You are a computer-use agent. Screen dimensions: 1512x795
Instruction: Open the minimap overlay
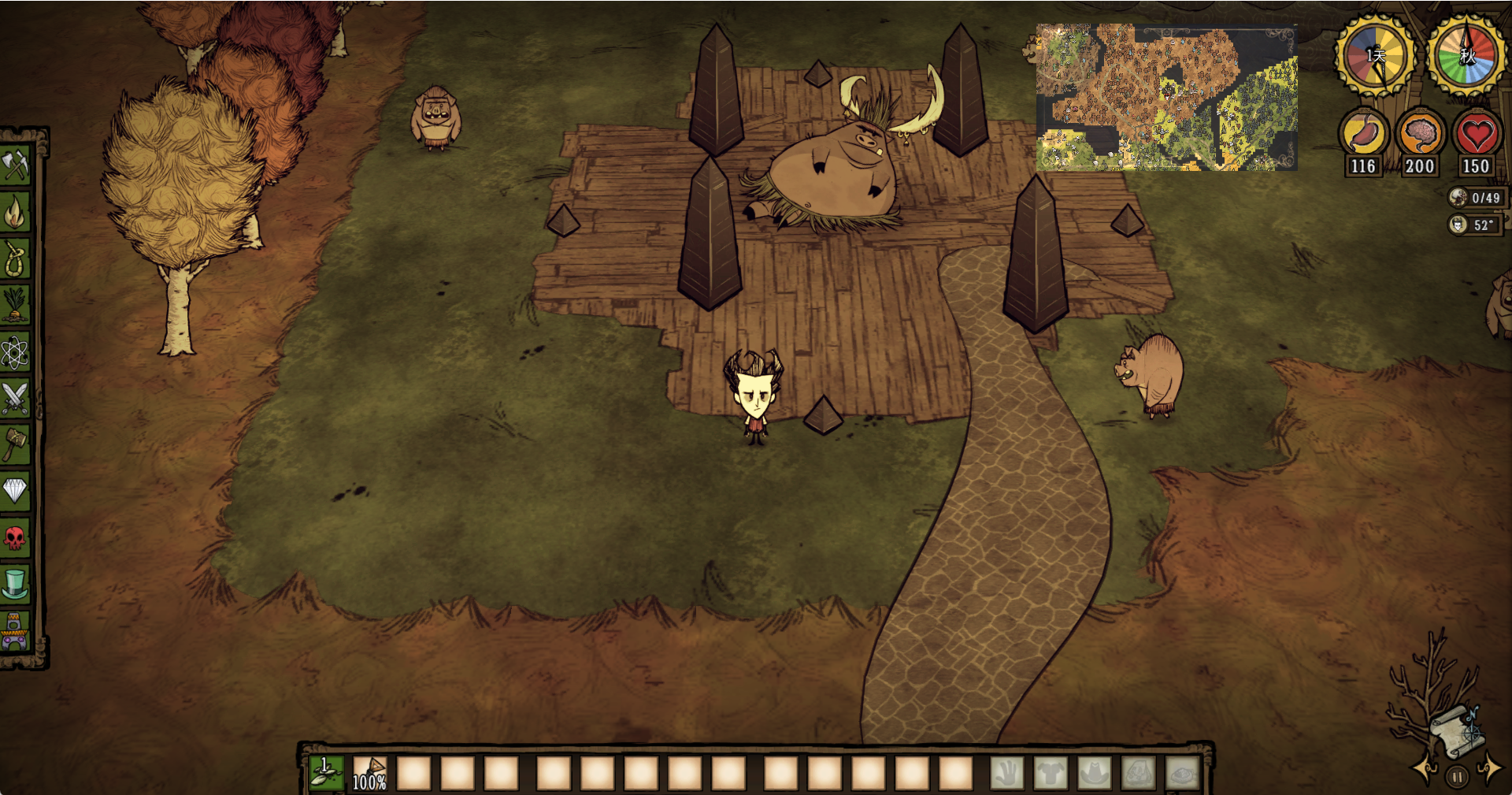1166,97
